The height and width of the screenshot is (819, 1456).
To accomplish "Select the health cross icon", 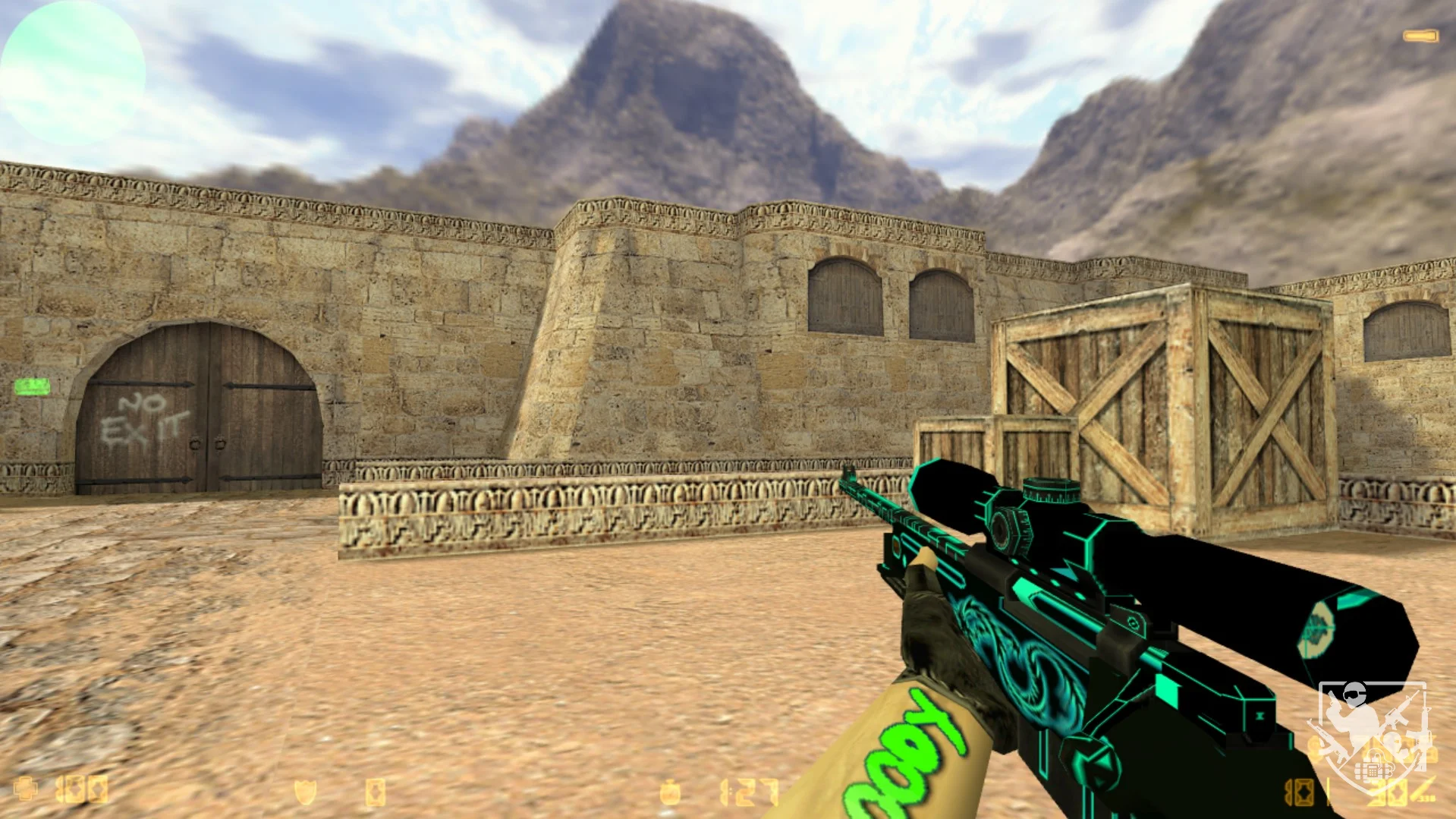I will click(26, 789).
